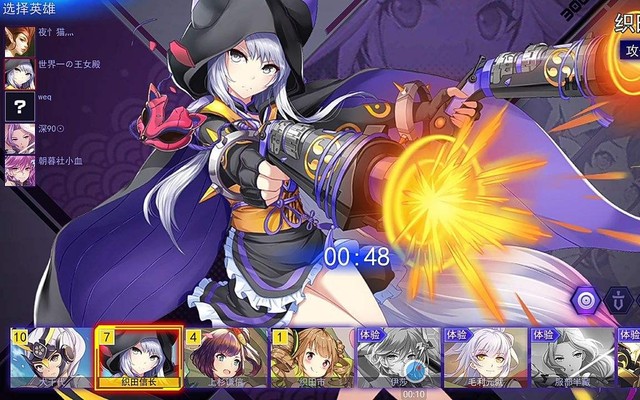The height and width of the screenshot is (400, 640).
Task: Pick the trial hero 服部半藏
Action: pos(572,357)
